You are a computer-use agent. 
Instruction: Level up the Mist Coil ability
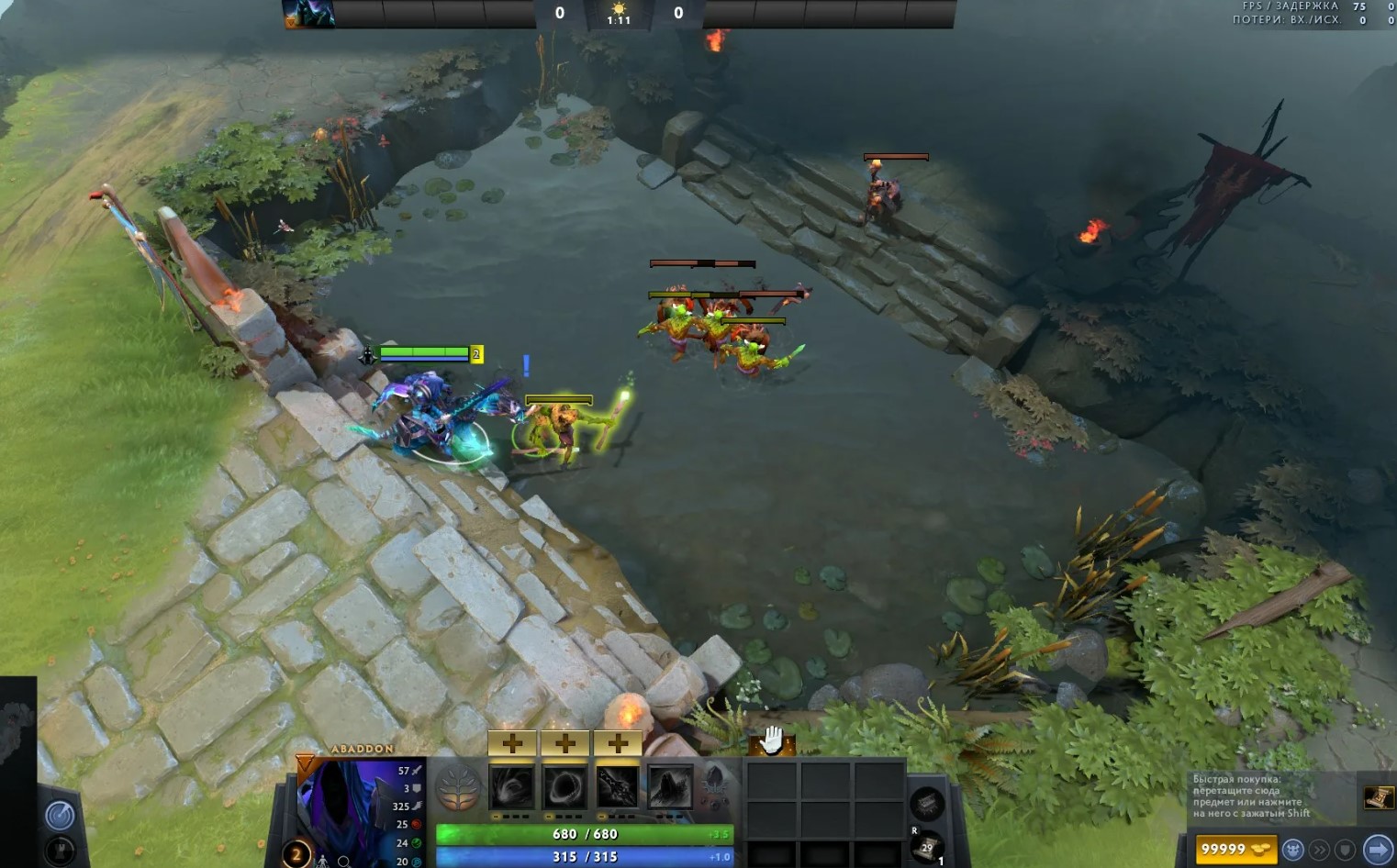point(512,743)
